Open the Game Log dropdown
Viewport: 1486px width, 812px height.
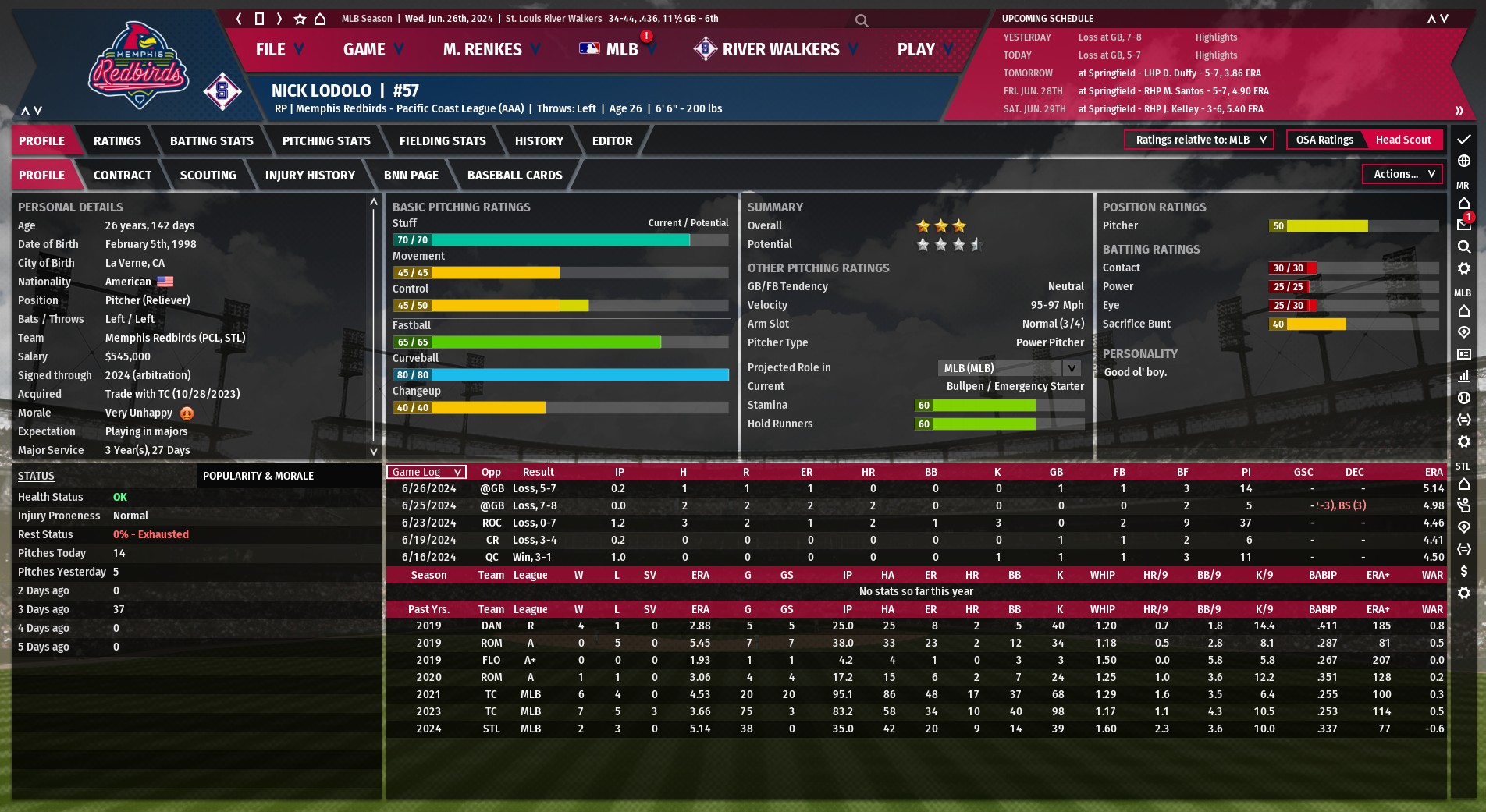(426, 472)
